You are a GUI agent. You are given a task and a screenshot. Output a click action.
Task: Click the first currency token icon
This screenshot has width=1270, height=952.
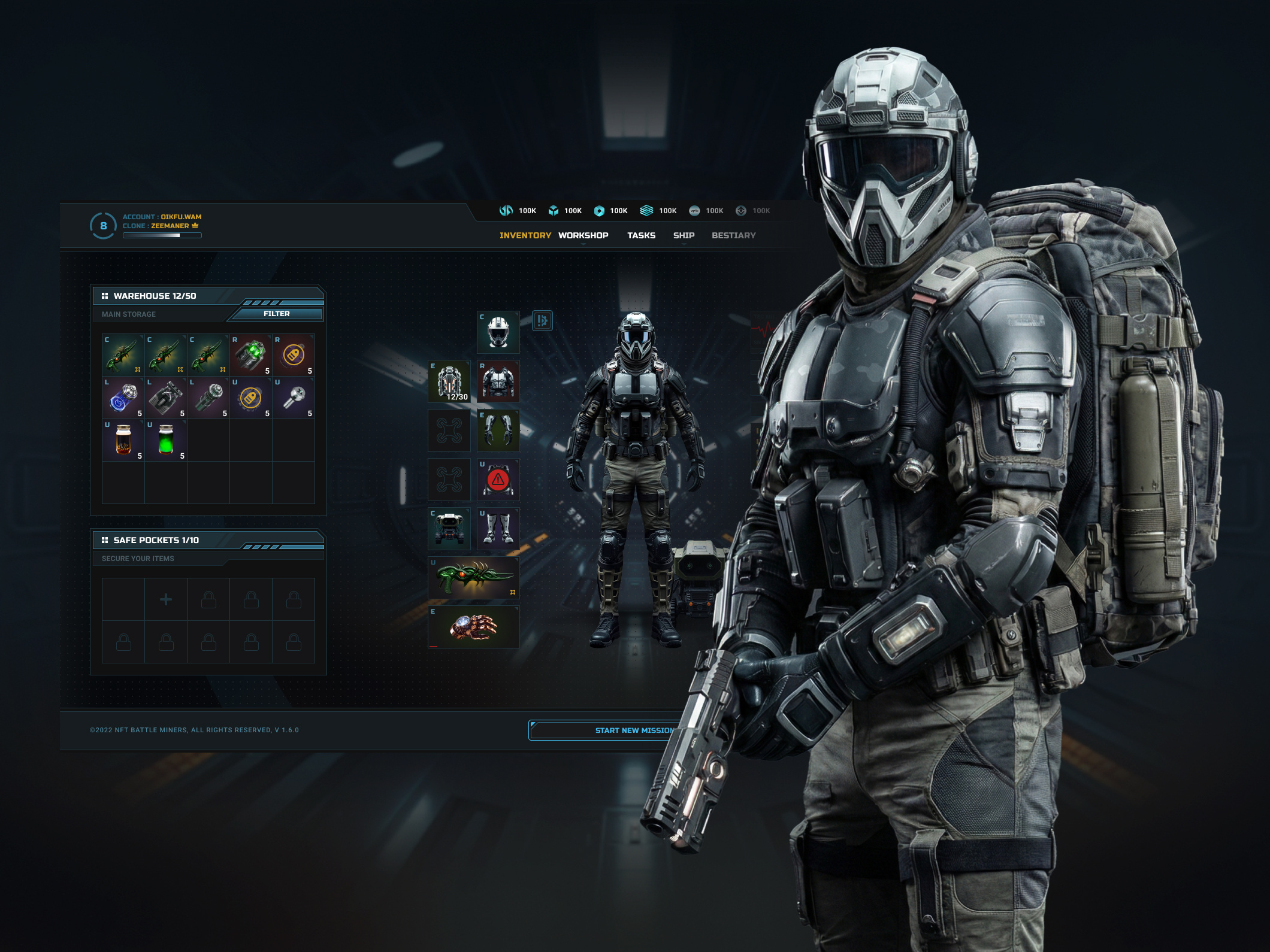pyautogui.click(x=506, y=210)
